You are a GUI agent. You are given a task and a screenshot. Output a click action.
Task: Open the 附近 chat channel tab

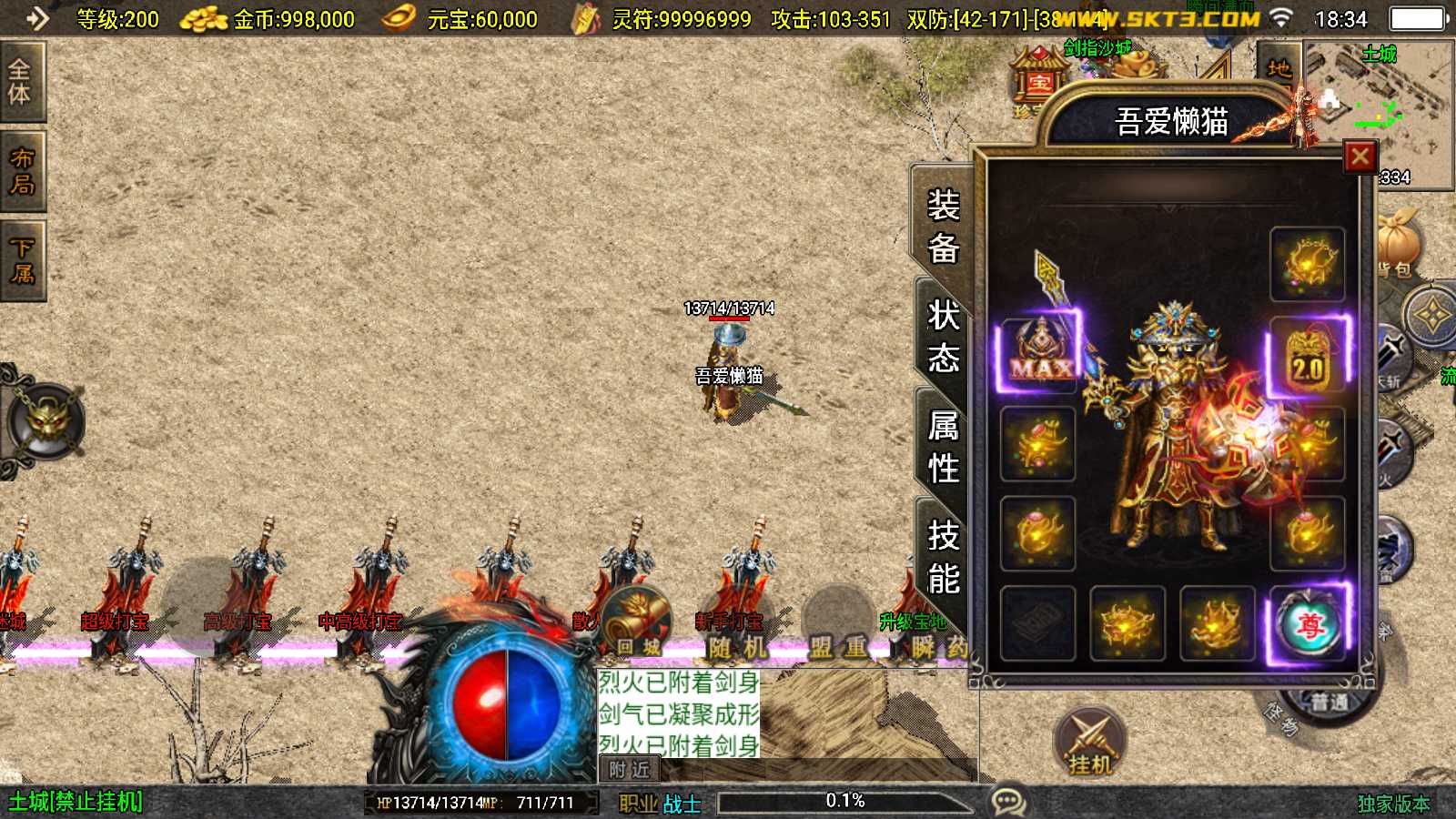629,770
